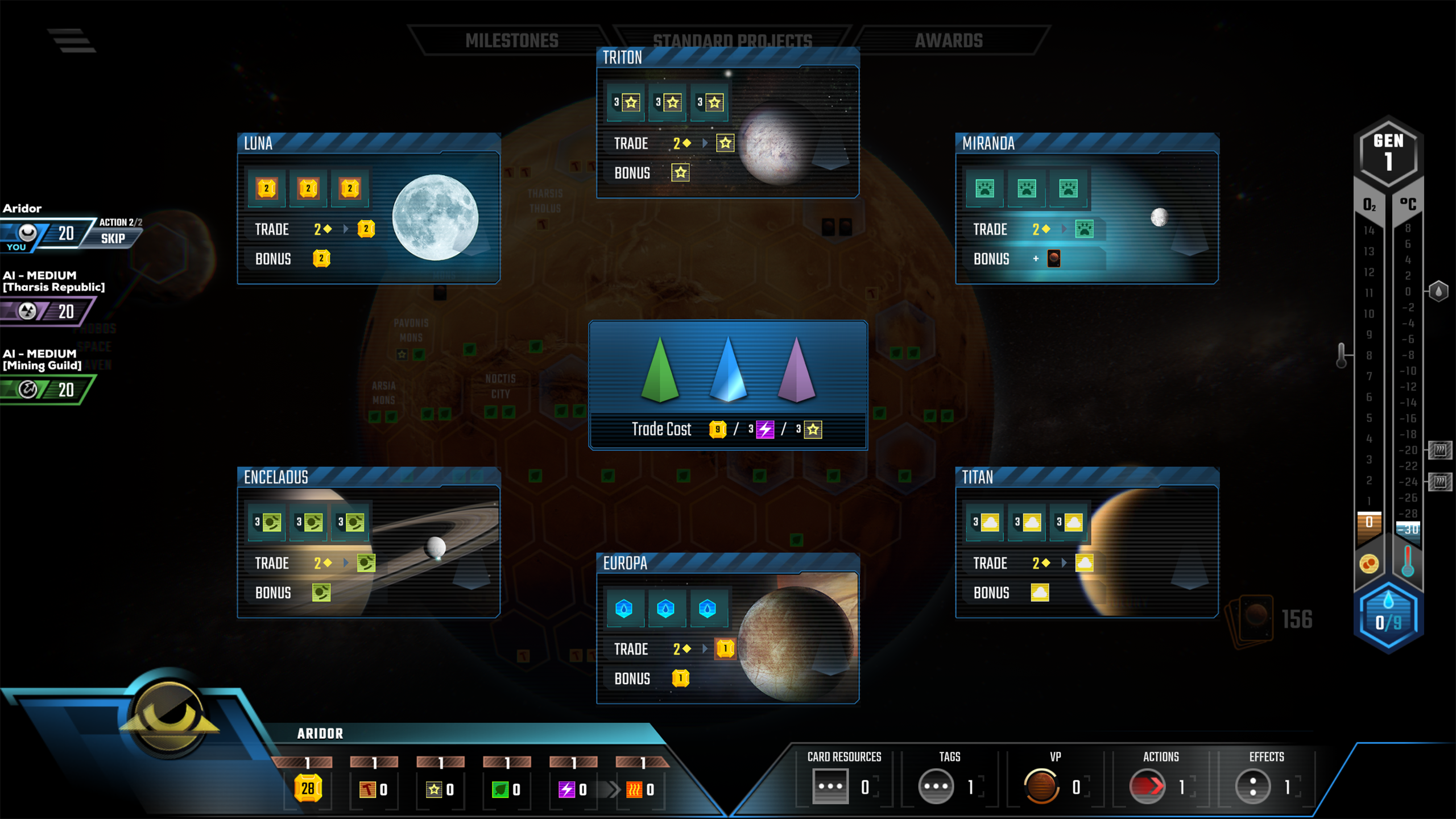1456x819 pixels.
Task: Select the Enceladus colony tile
Action: (x=369, y=542)
